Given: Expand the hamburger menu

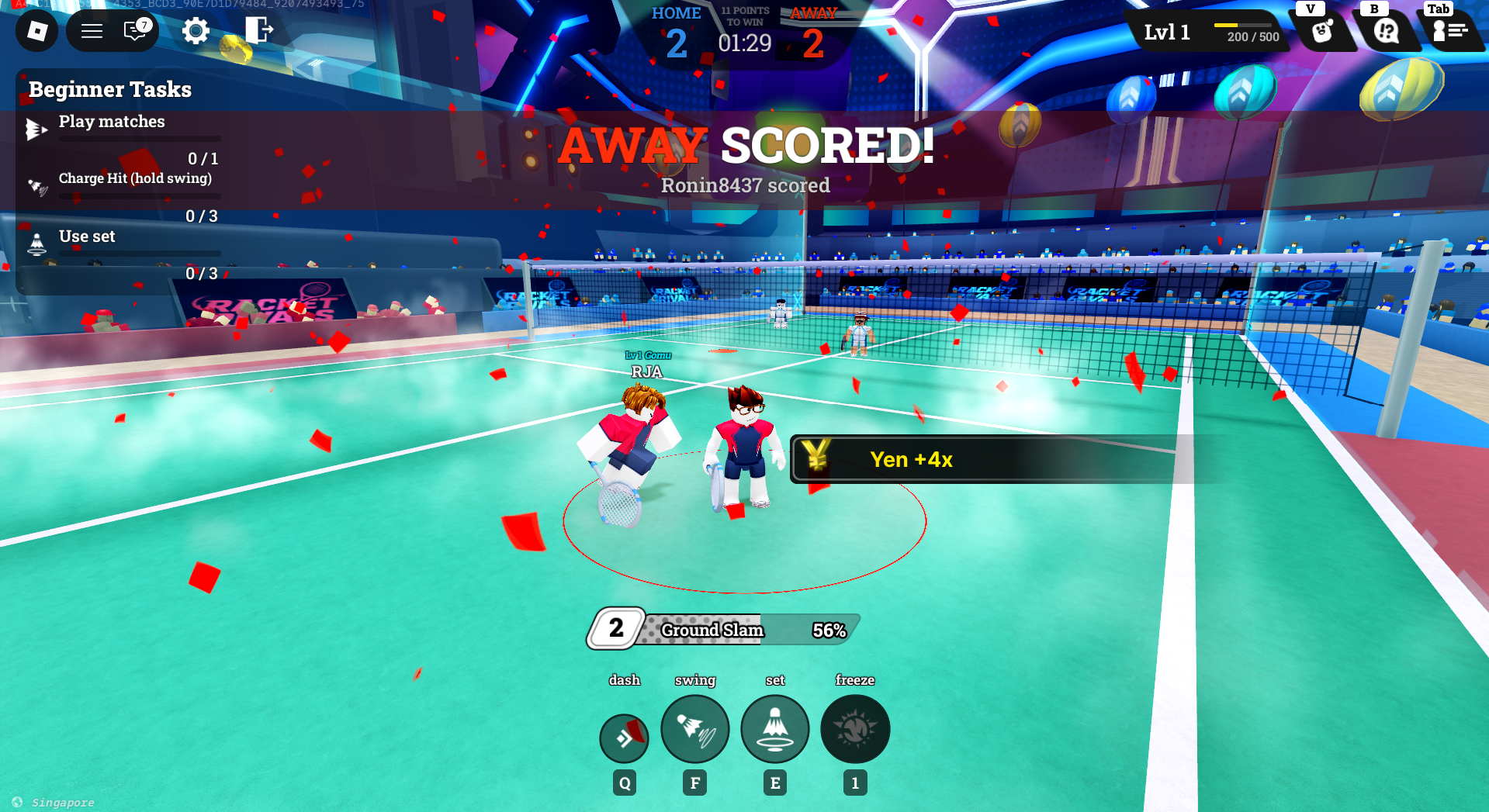Looking at the screenshot, I should pyautogui.click(x=91, y=31).
